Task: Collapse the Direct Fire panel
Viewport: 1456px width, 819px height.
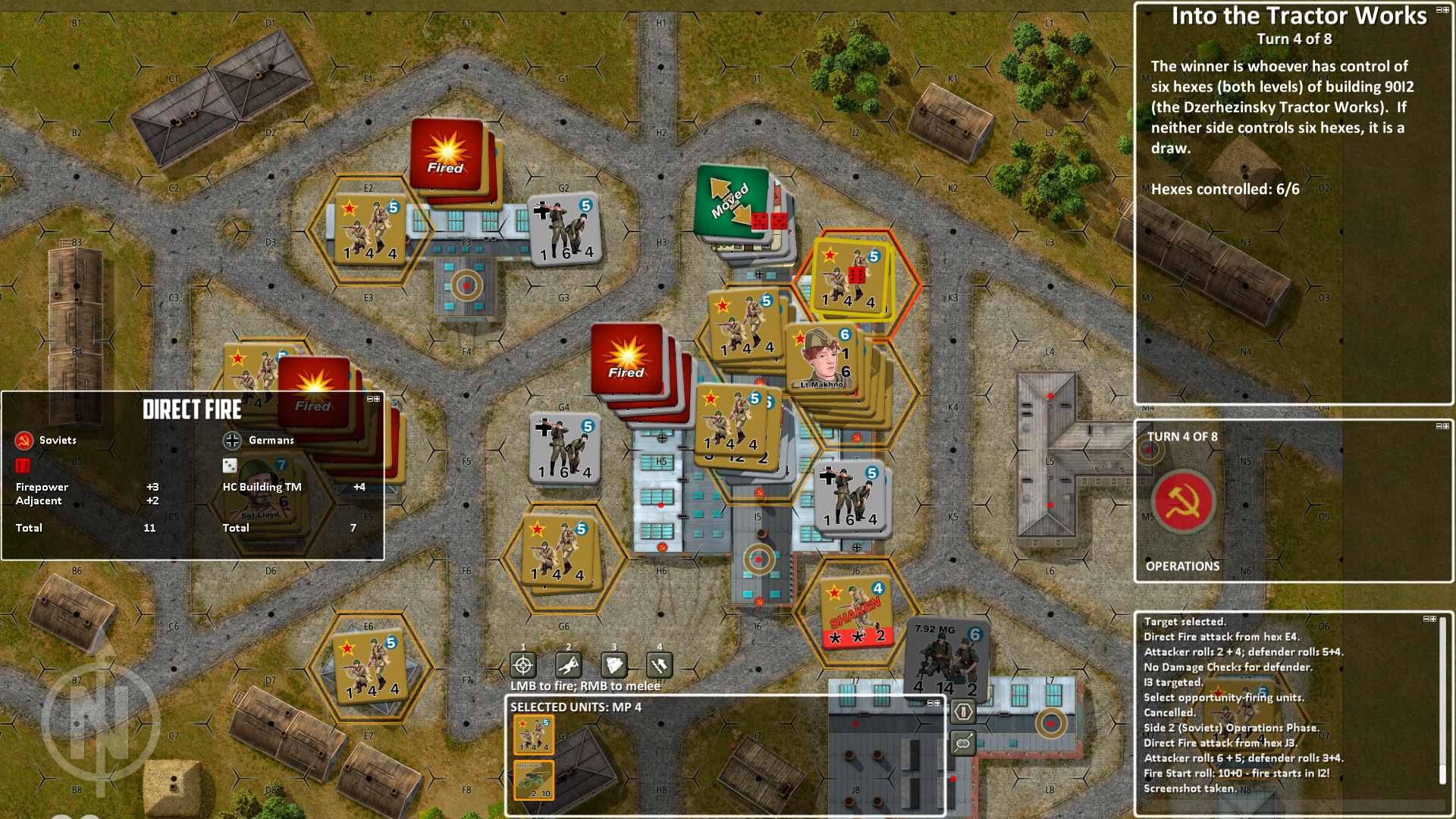Action: pyautogui.click(x=370, y=400)
